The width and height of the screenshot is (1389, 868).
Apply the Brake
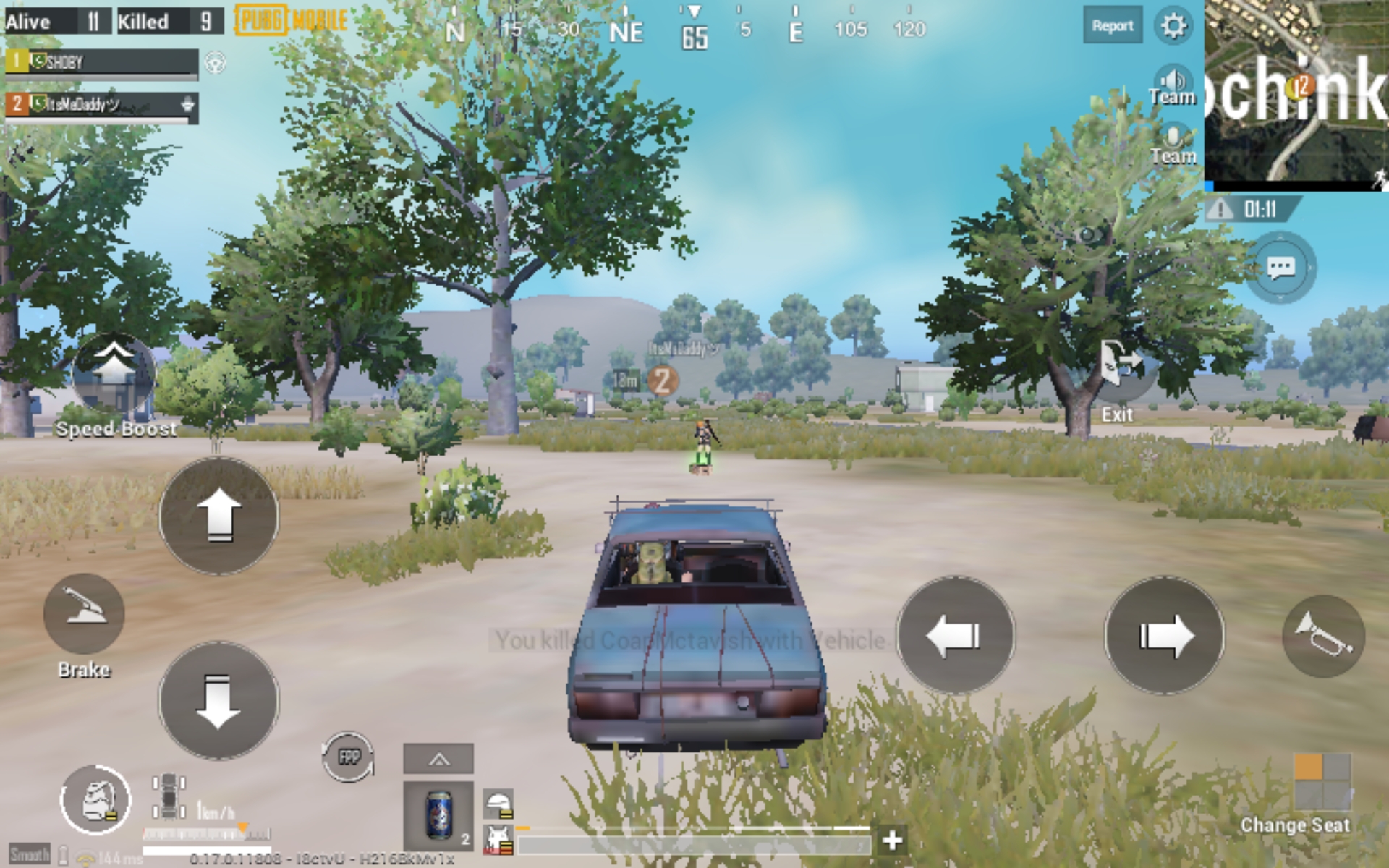pos(84,613)
